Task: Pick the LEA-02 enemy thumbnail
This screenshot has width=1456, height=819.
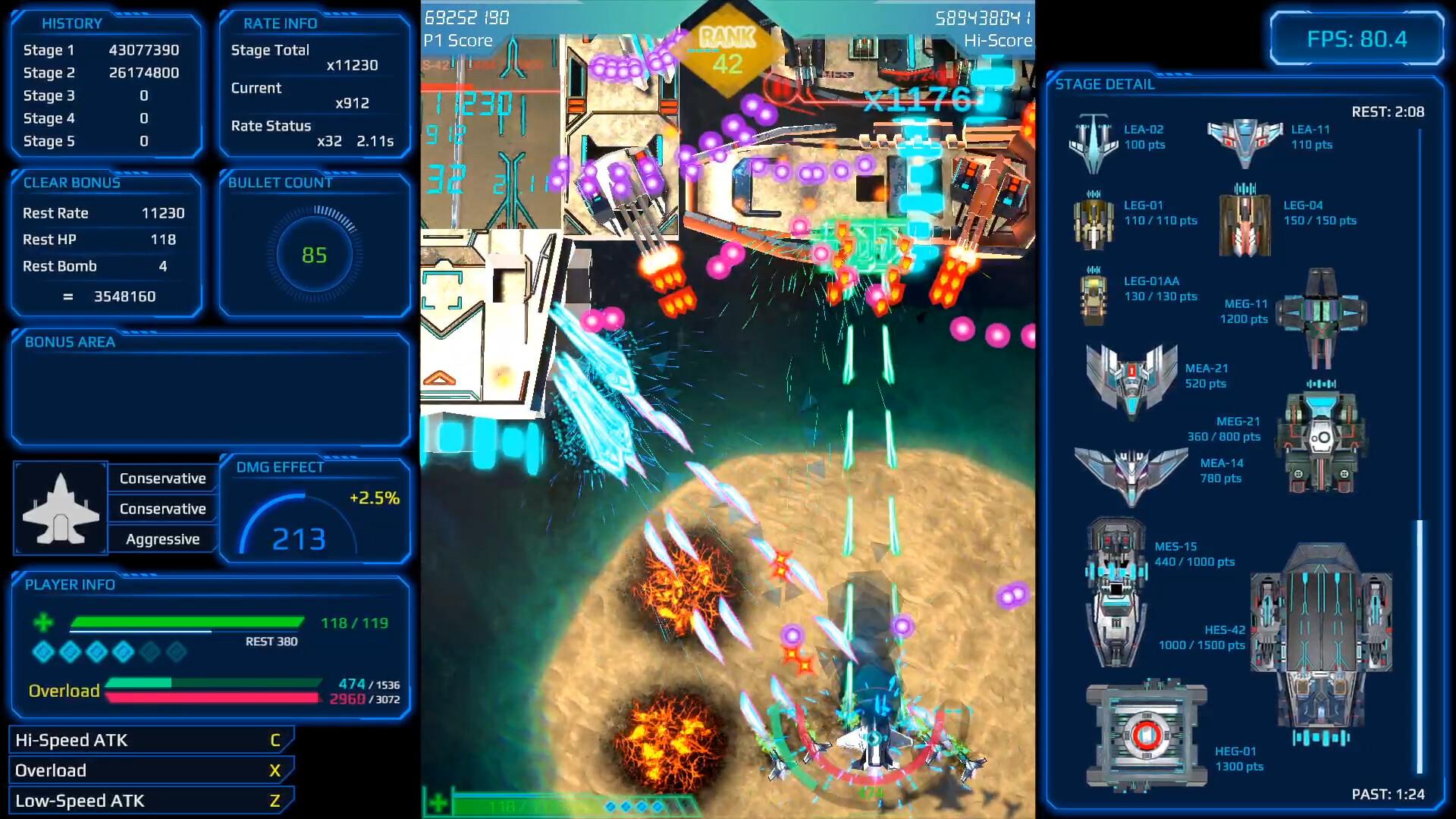Action: pyautogui.click(x=1093, y=143)
